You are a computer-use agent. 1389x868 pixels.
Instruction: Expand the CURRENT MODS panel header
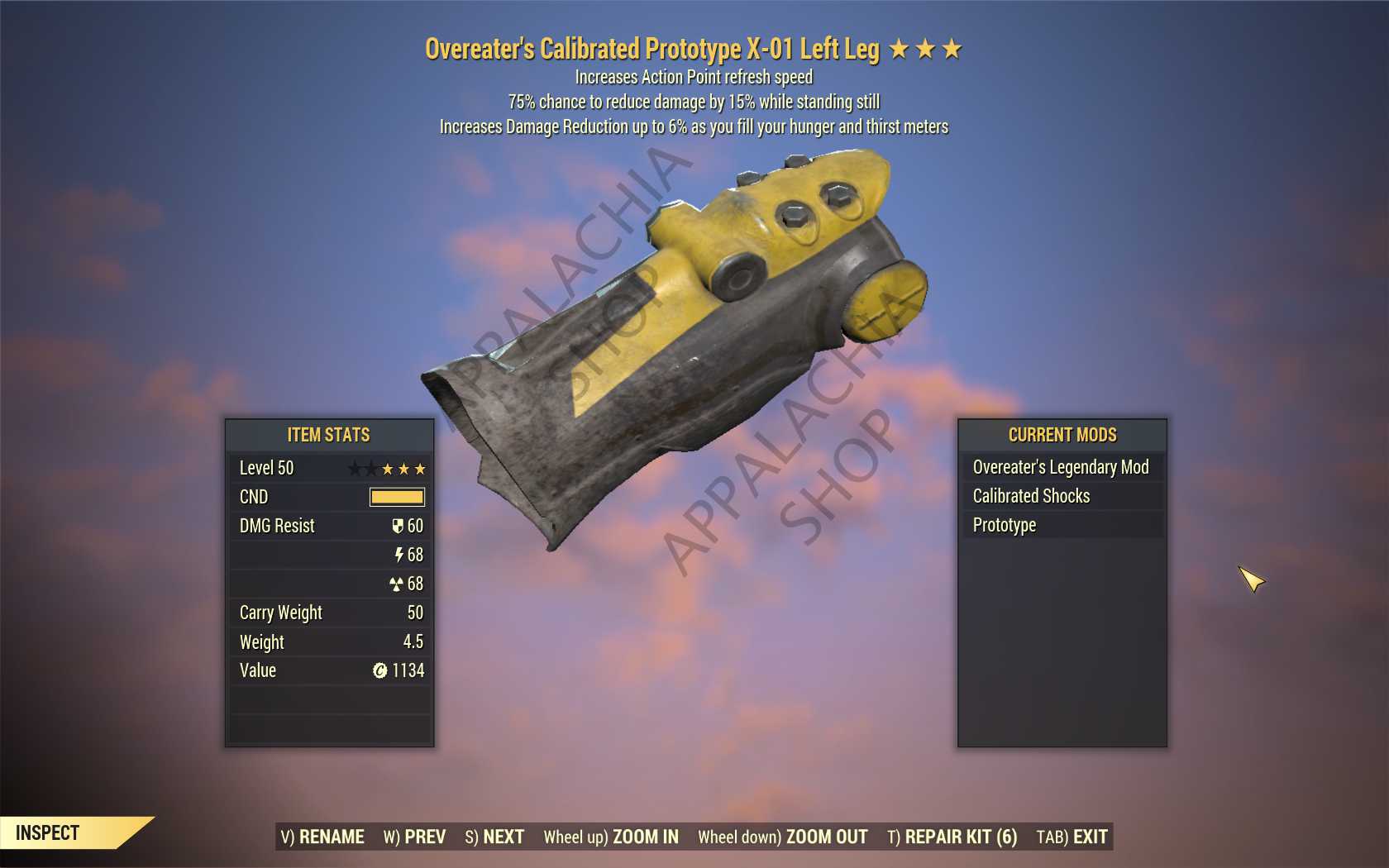(1061, 435)
